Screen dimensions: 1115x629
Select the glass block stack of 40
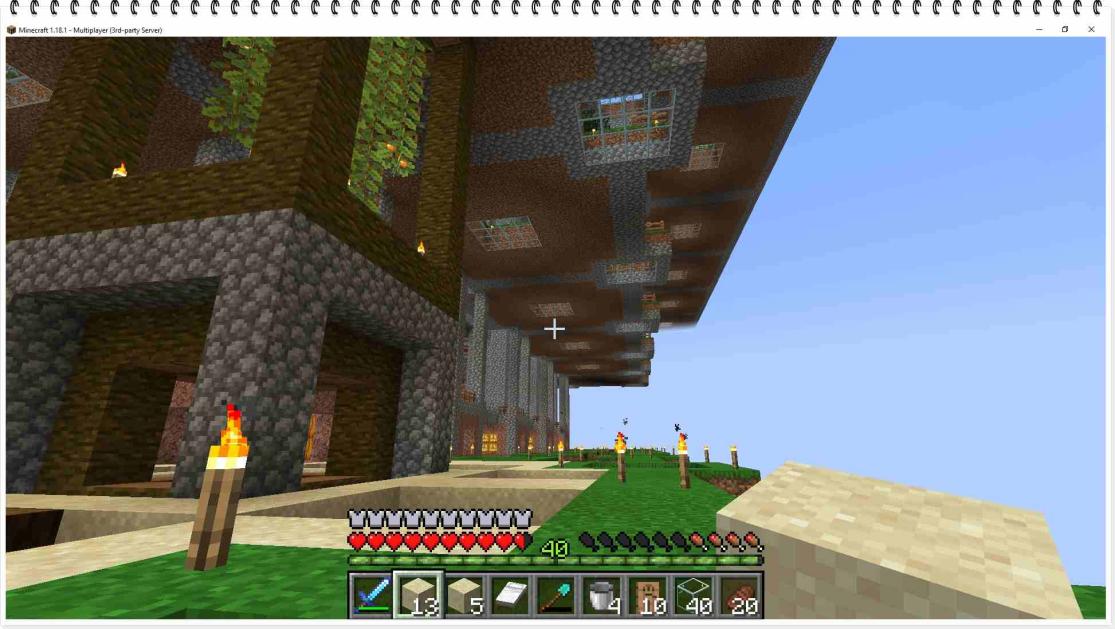[x=694, y=595]
